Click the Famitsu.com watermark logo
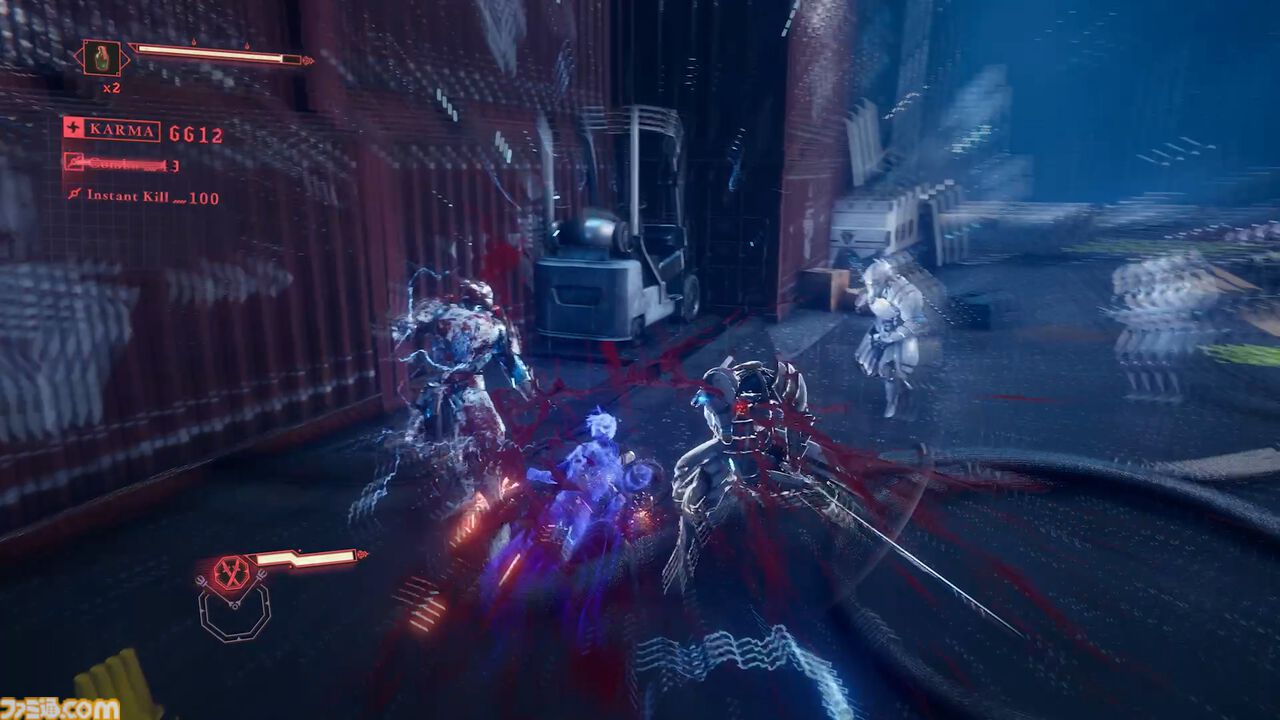This screenshot has width=1280, height=720. (60, 708)
